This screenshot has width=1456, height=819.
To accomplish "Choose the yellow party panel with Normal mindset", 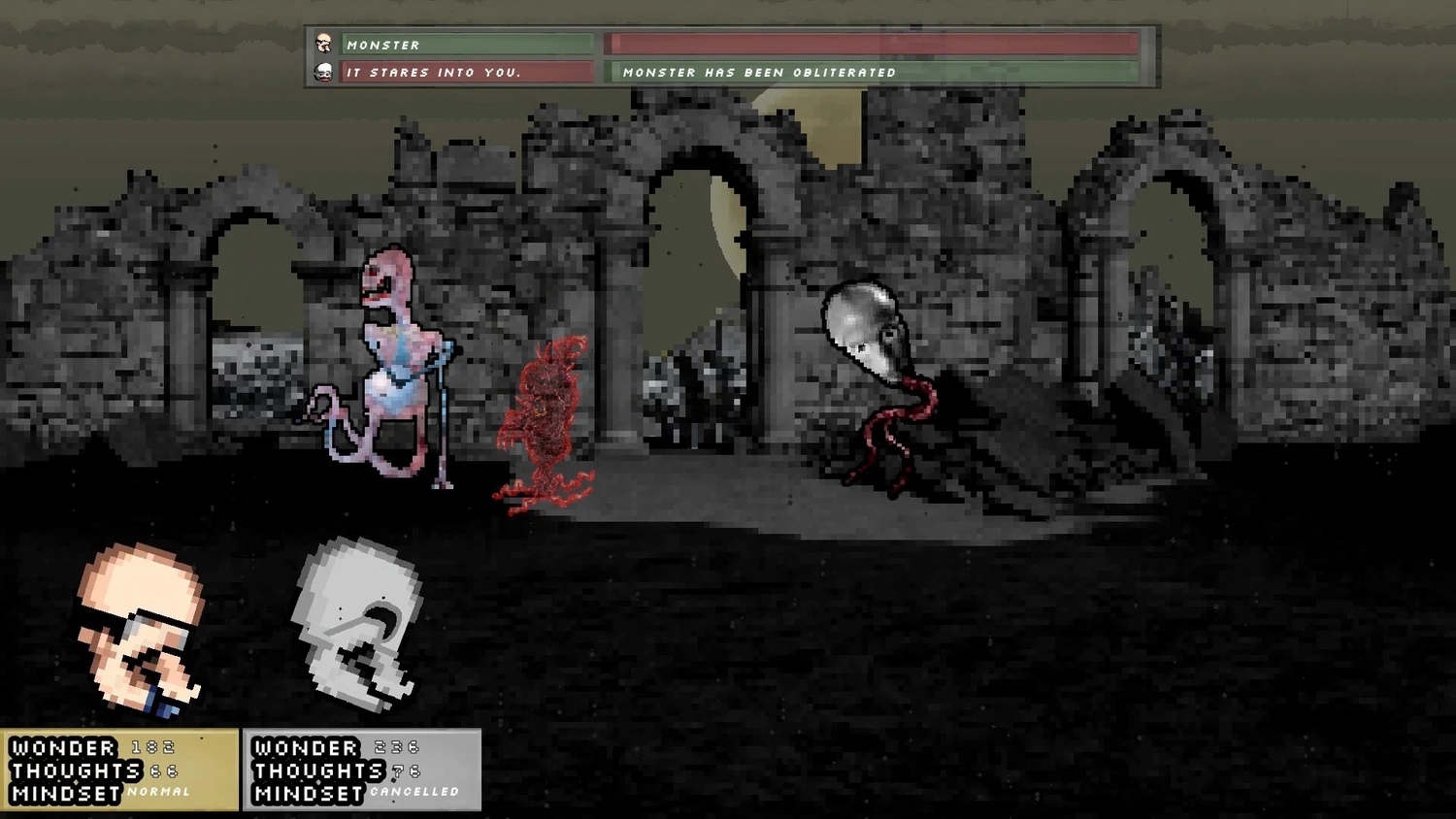I will (119, 770).
